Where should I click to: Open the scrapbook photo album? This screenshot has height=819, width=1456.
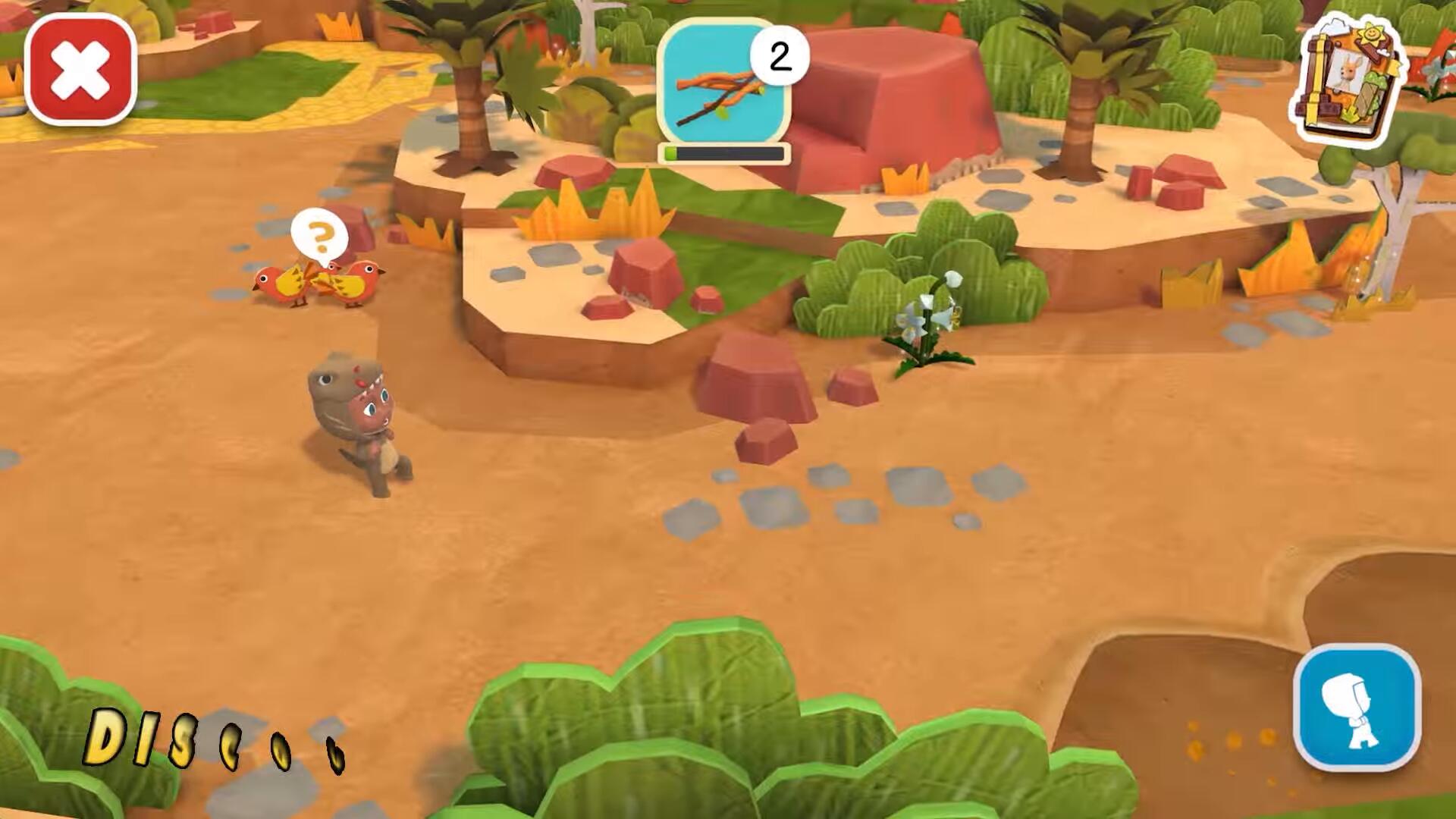(1348, 79)
